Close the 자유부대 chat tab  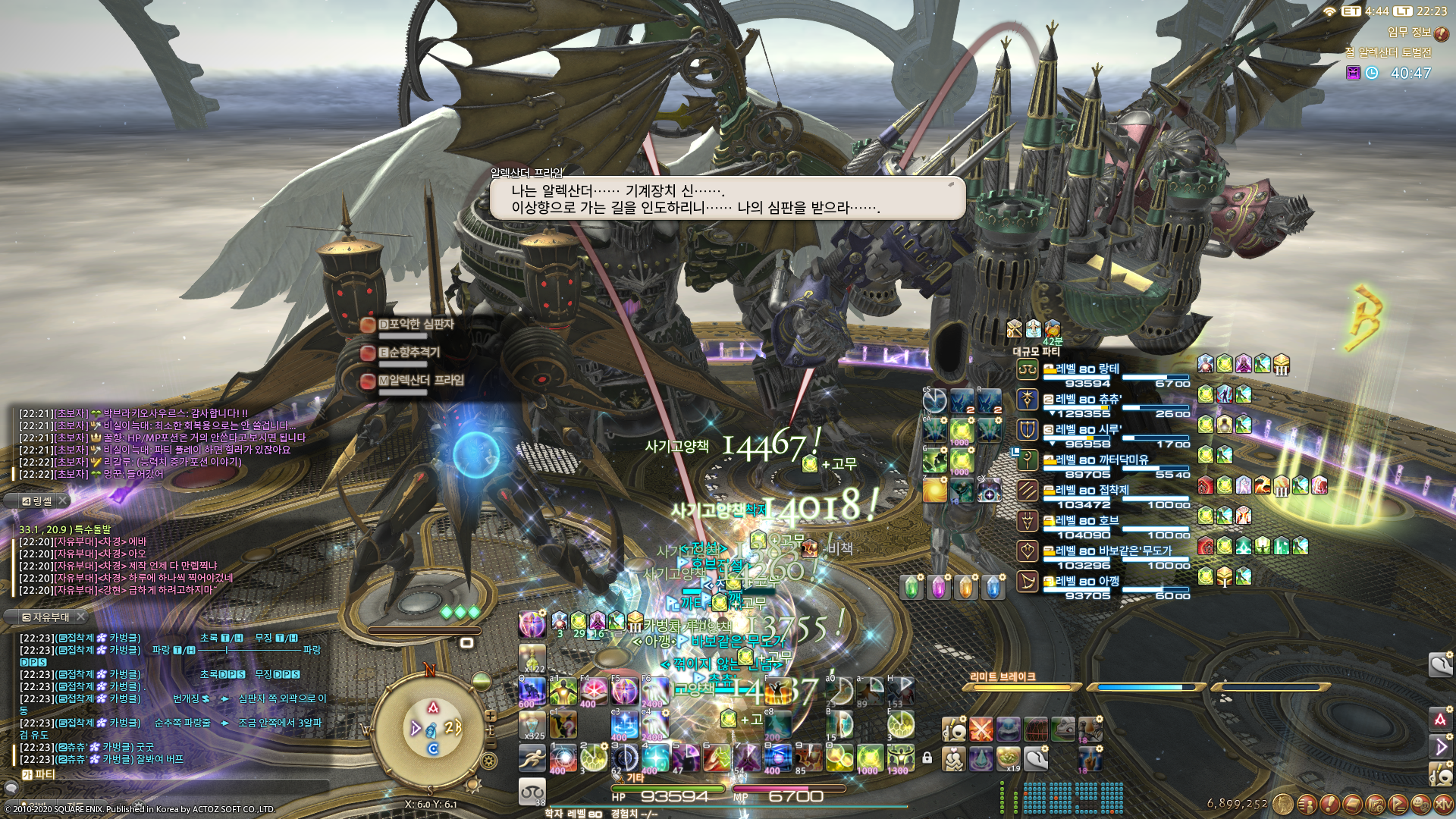pos(81,617)
